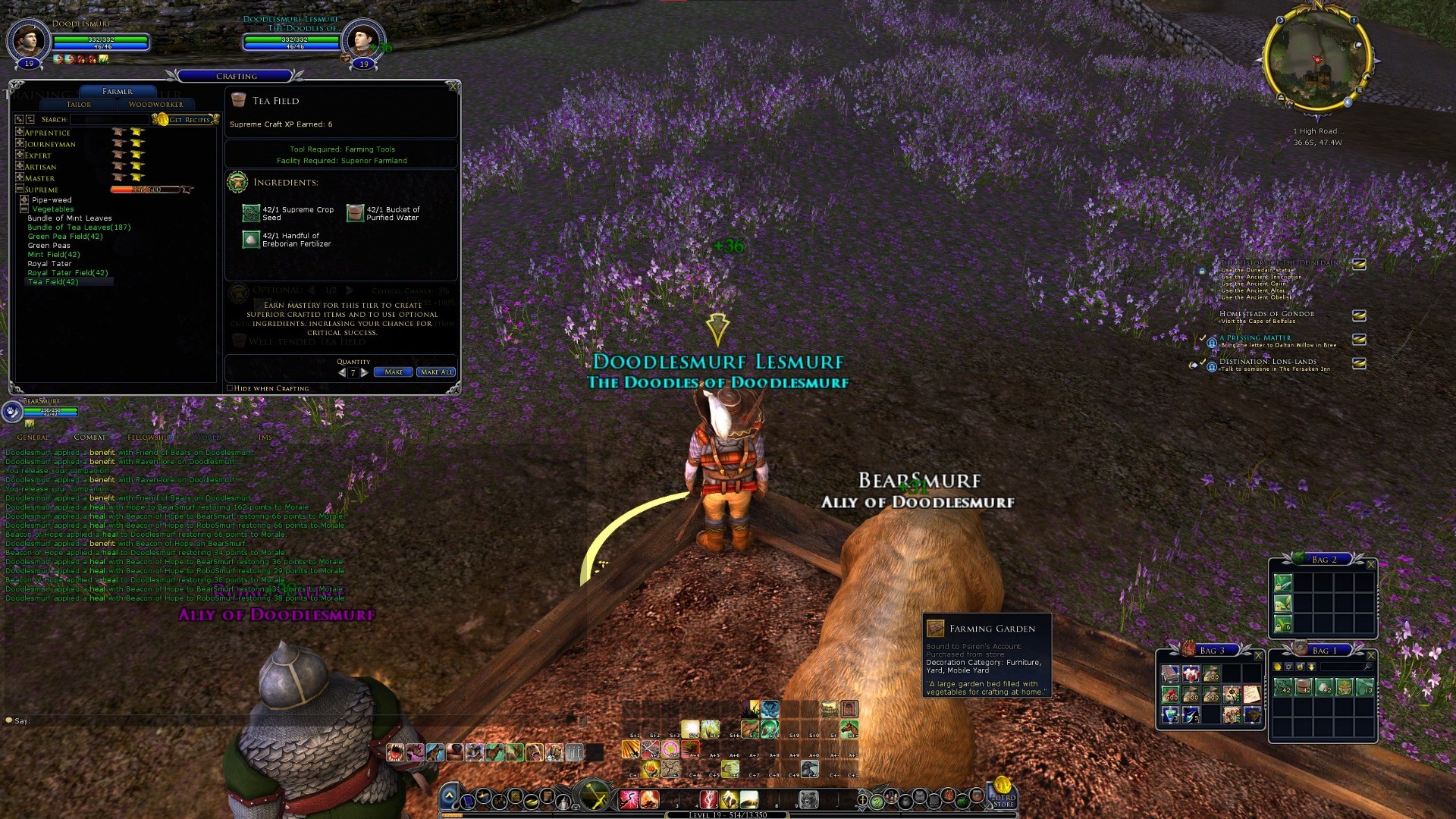The height and width of the screenshot is (819, 1456).
Task: Expand the Apprentice recipe tier
Action: (x=20, y=133)
